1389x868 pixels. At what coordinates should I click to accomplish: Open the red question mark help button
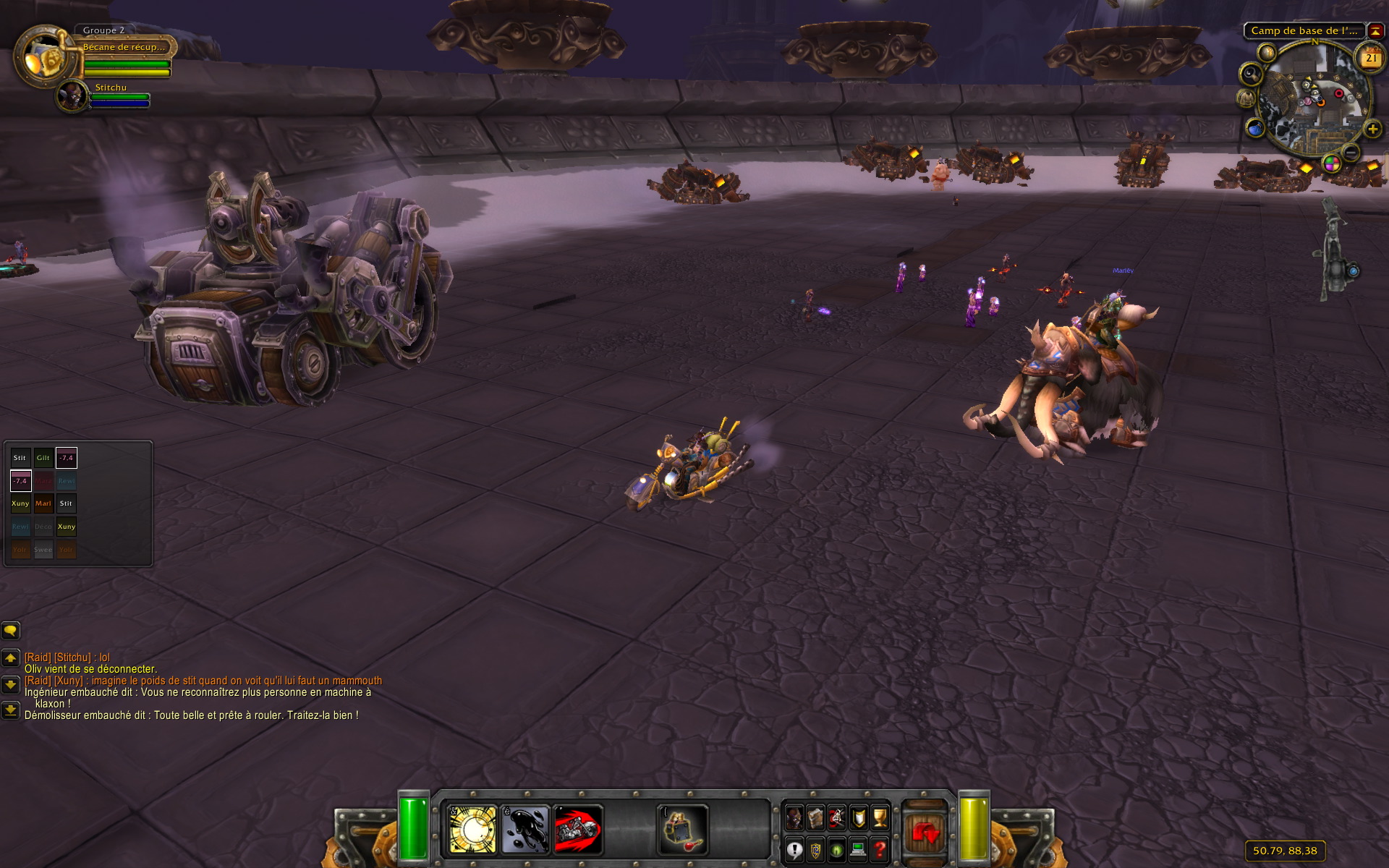tap(880, 849)
